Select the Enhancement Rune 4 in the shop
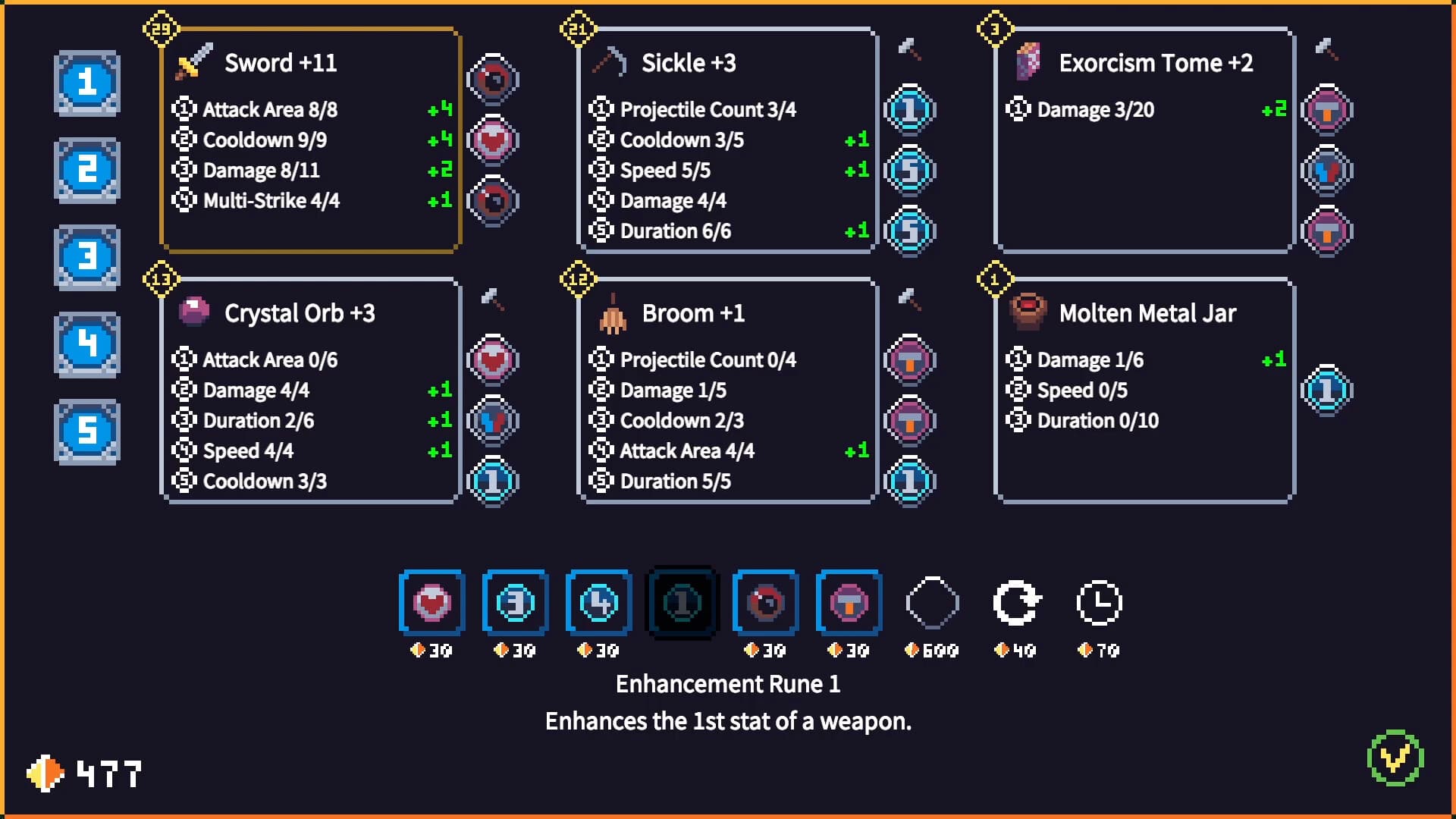This screenshot has width=1456, height=819. [598, 603]
